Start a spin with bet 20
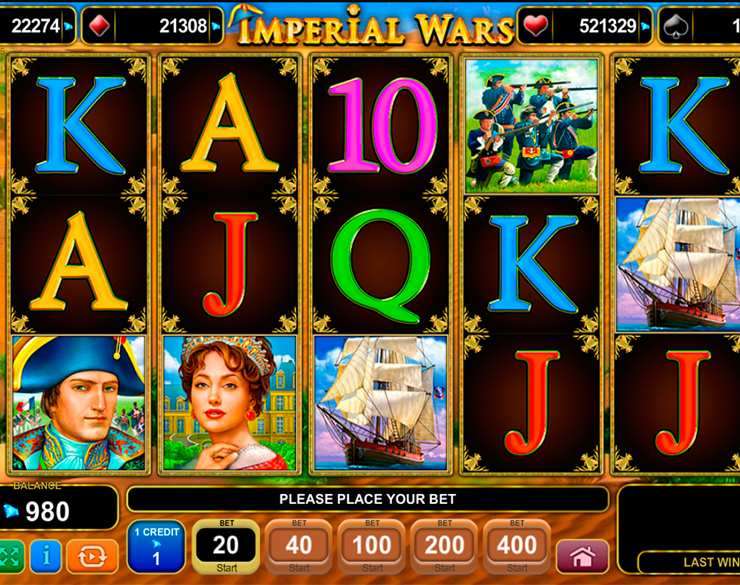The height and width of the screenshot is (585, 740). [226, 547]
